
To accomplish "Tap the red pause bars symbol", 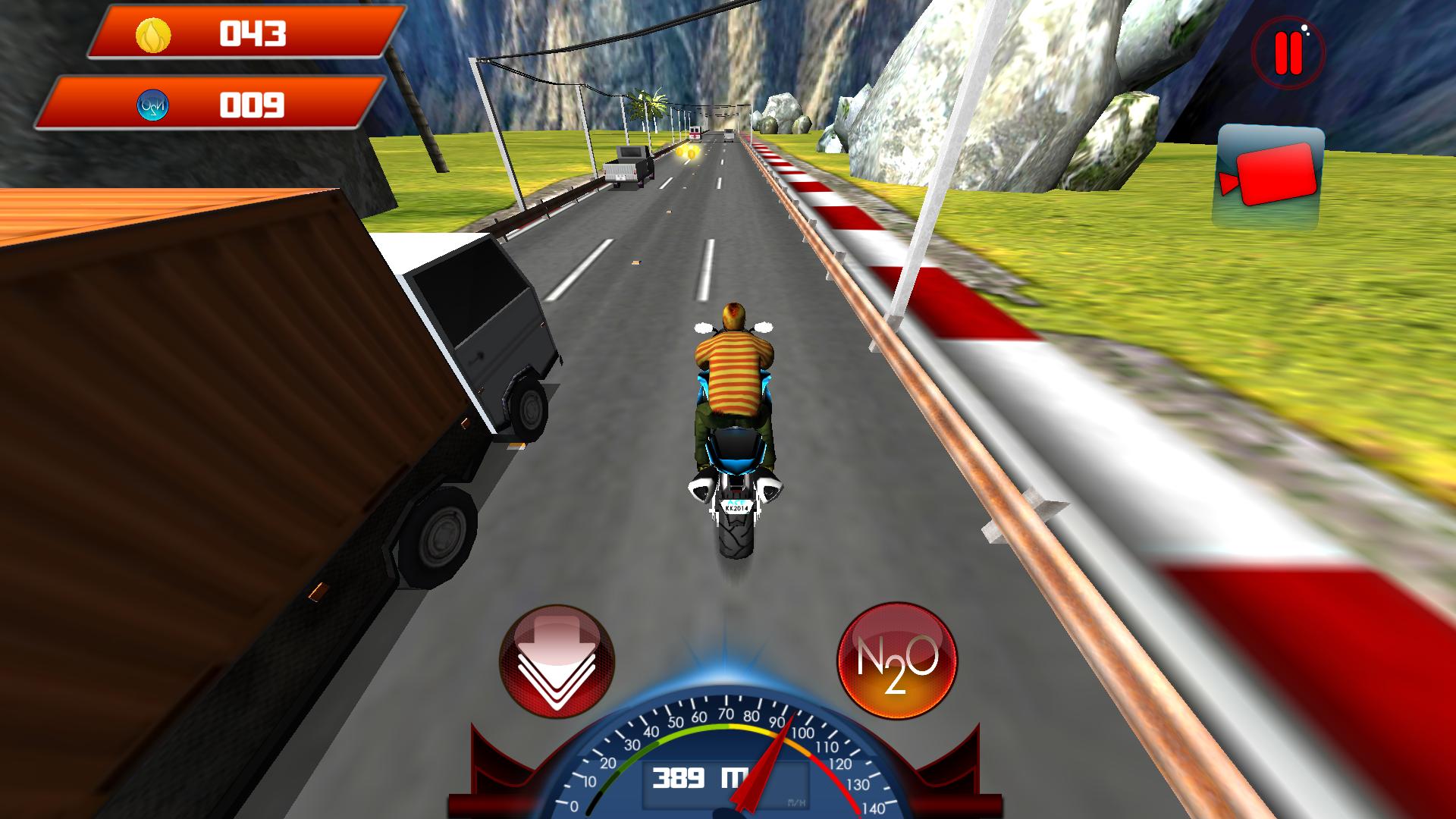I will pos(1288,53).
